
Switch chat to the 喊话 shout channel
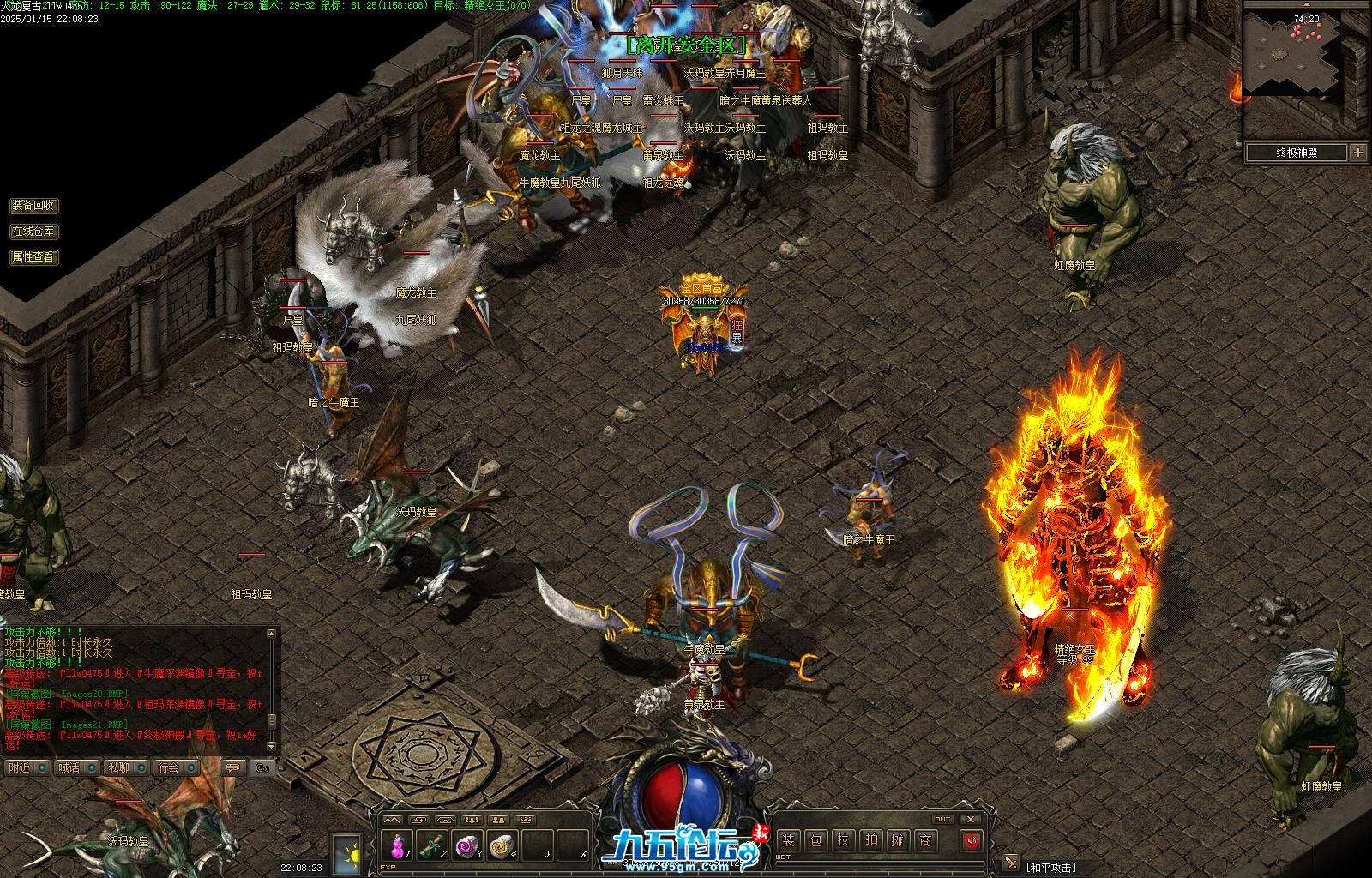click(69, 767)
